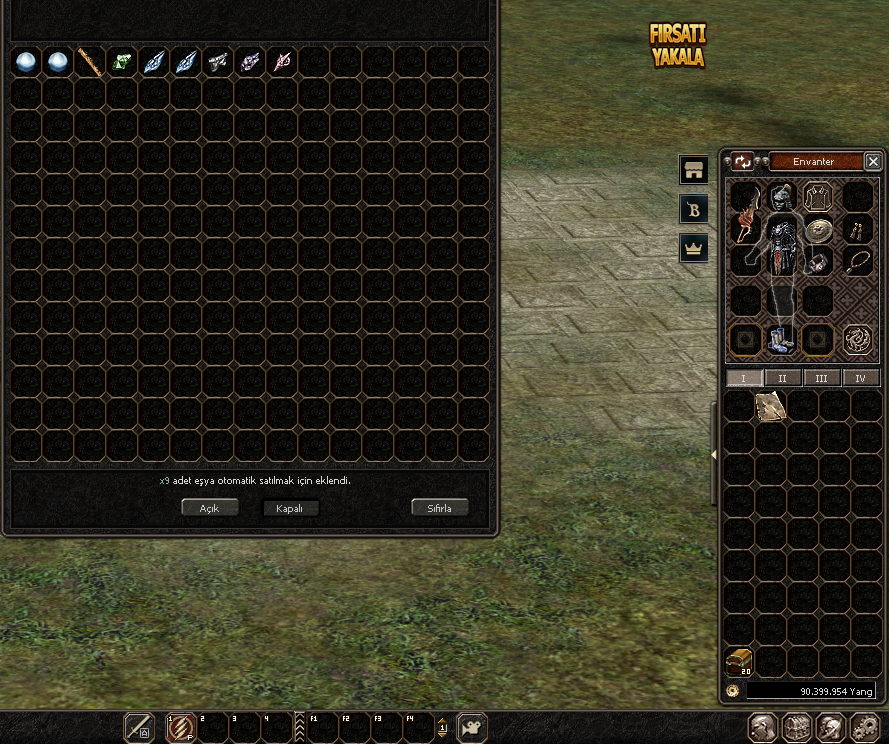The image size is (889, 744).
Task: Select the equipped round shield slot
Action: click(819, 229)
